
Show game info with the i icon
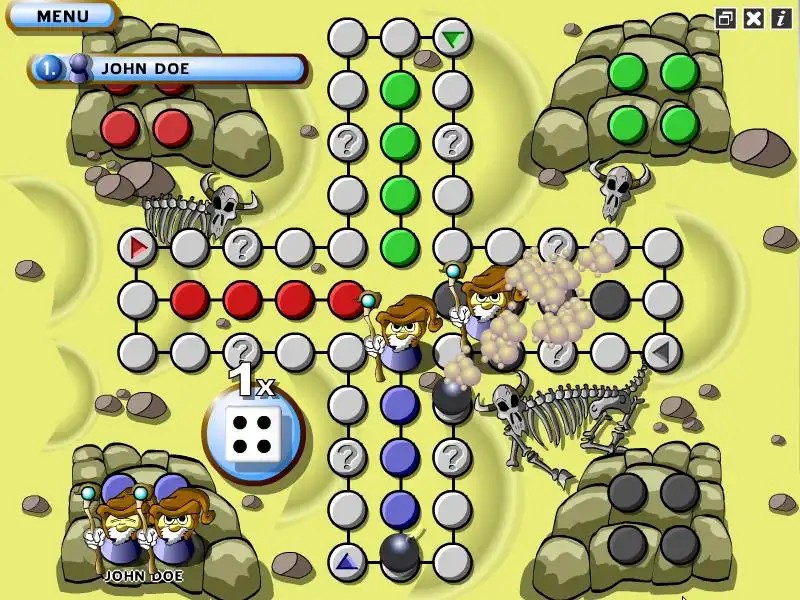pyautogui.click(x=780, y=18)
